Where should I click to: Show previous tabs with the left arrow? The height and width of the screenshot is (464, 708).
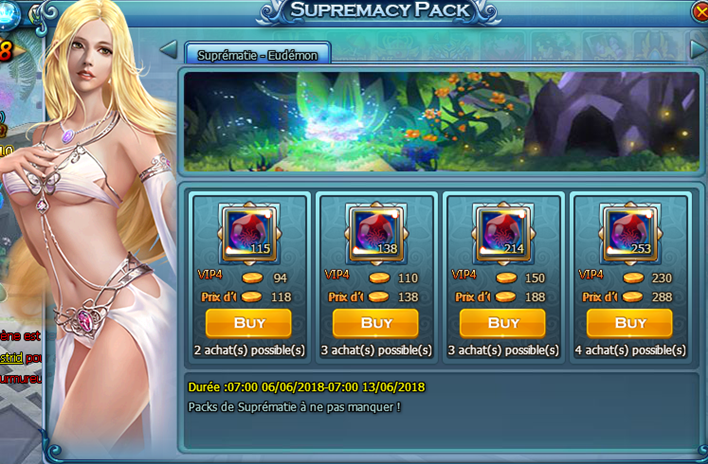[x=168, y=50]
